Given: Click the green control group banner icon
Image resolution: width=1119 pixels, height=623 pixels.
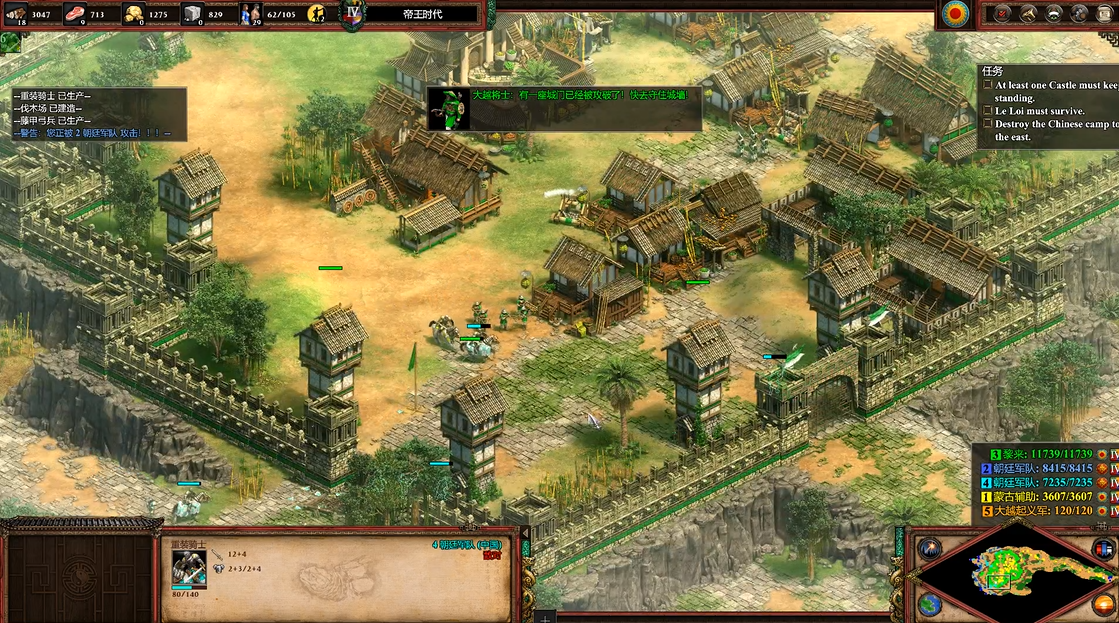Looking at the screenshot, I should (10, 42).
